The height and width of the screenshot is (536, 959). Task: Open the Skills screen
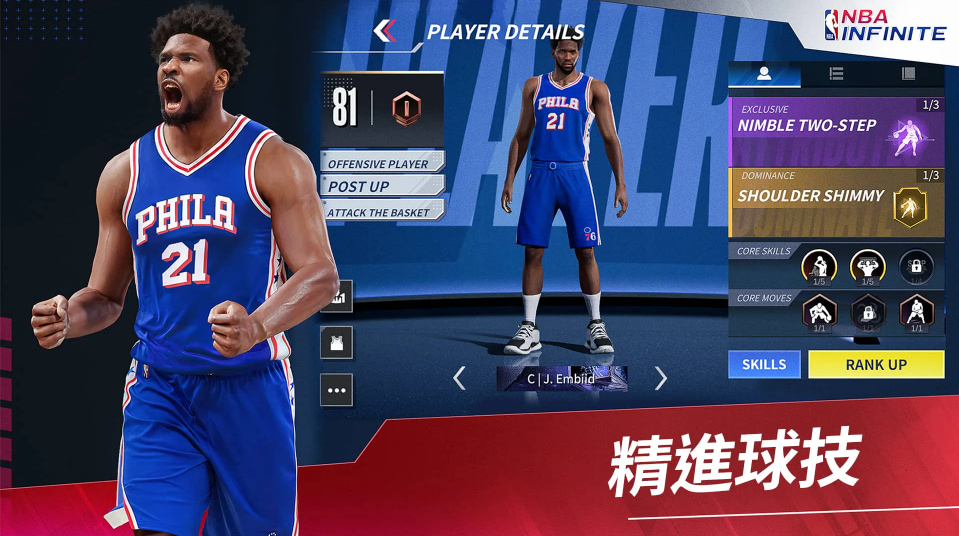coord(764,365)
